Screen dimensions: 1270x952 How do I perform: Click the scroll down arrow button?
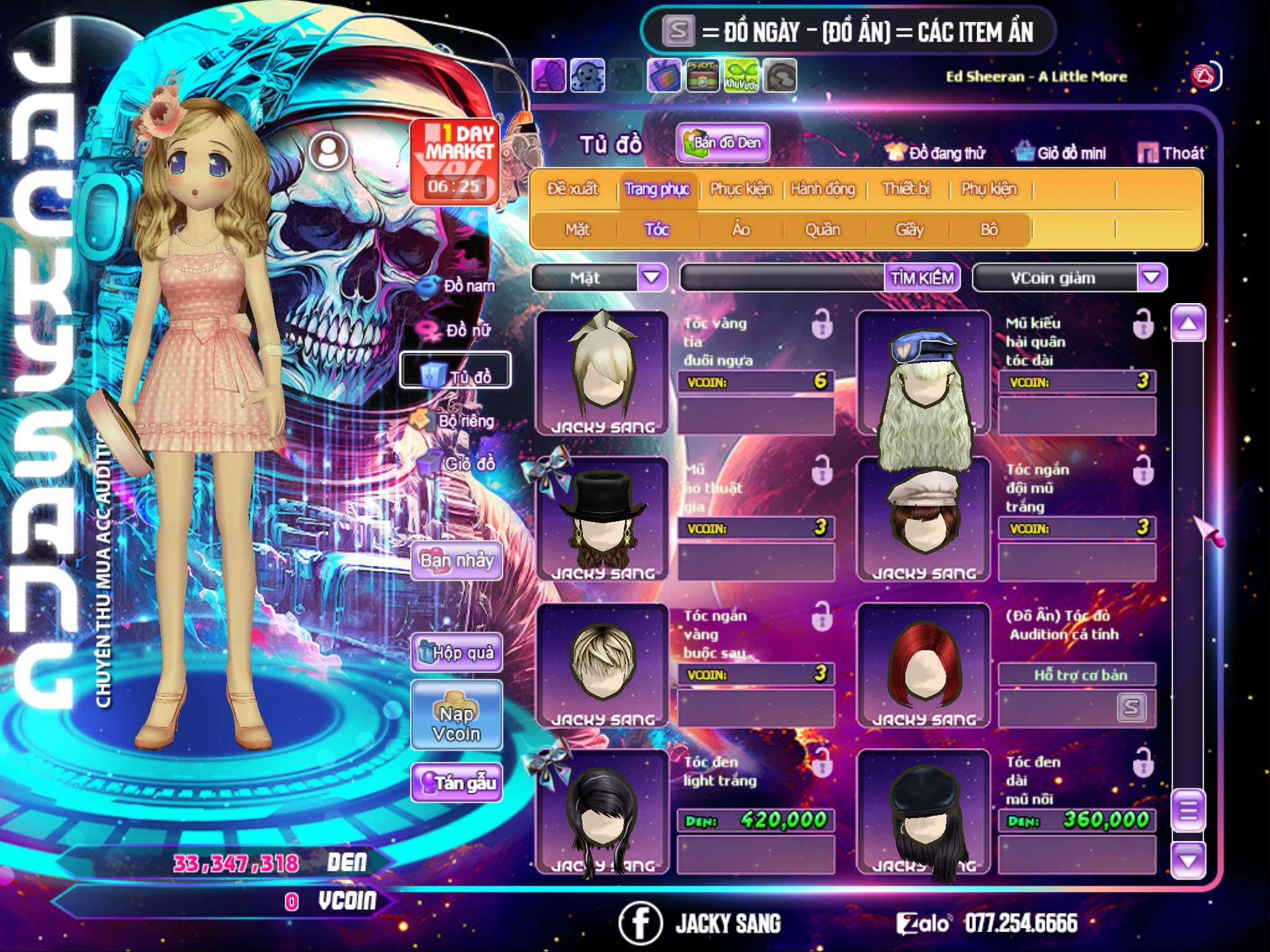point(1188,860)
